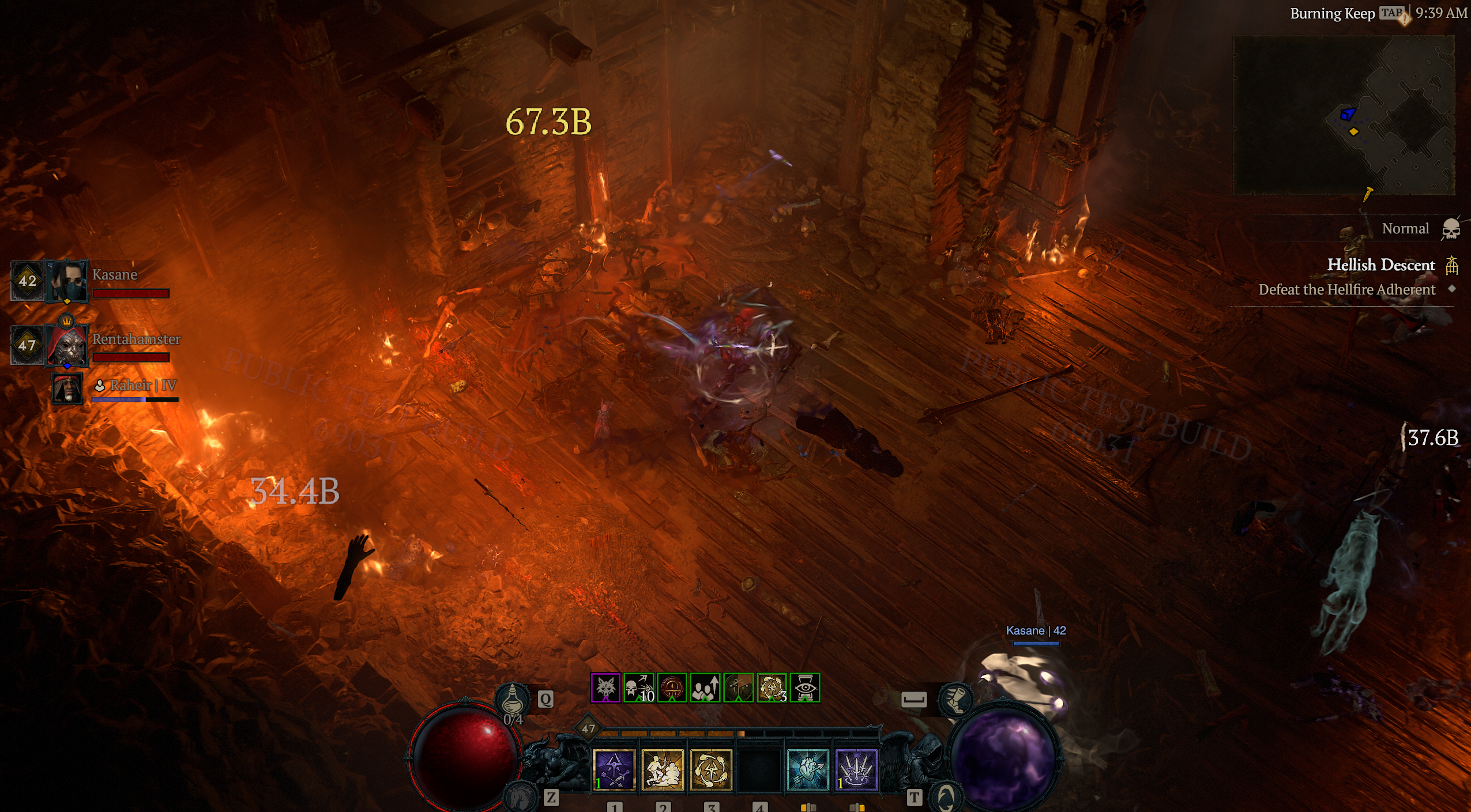Select Kasane's party portrait
Screen dimensions: 1471x812
(68, 281)
